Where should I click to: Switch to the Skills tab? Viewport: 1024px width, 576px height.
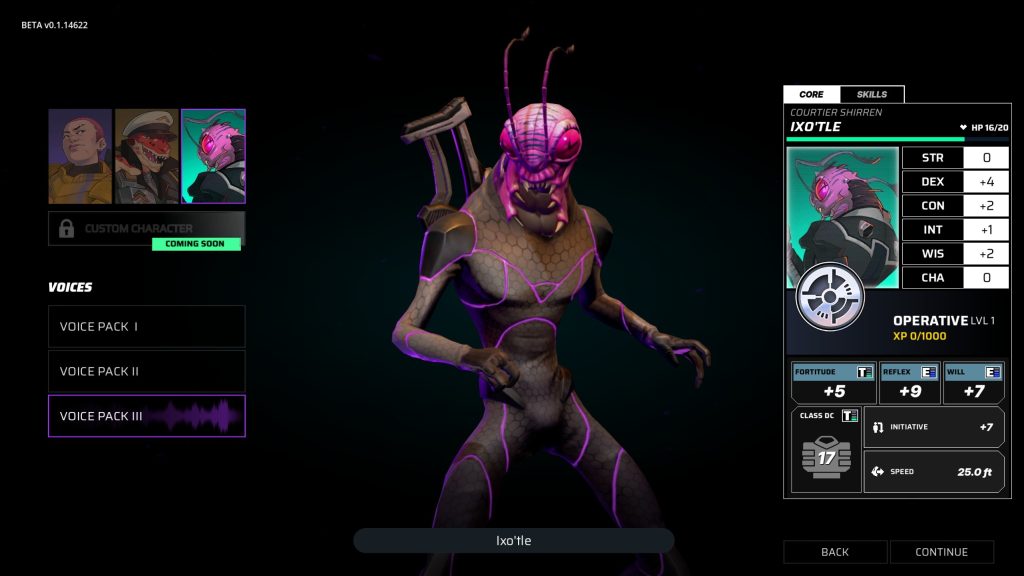[872, 94]
